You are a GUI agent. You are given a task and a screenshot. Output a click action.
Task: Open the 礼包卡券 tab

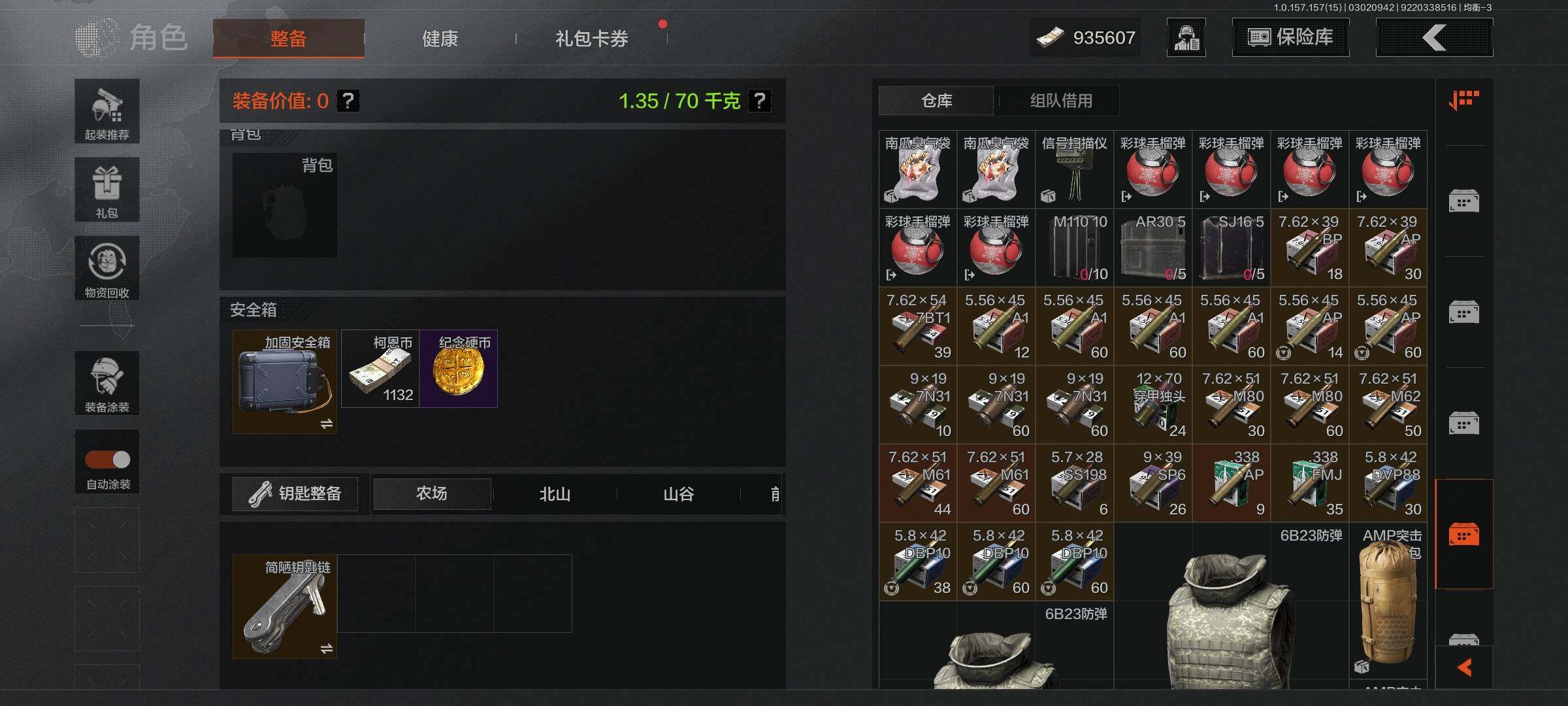click(x=591, y=39)
